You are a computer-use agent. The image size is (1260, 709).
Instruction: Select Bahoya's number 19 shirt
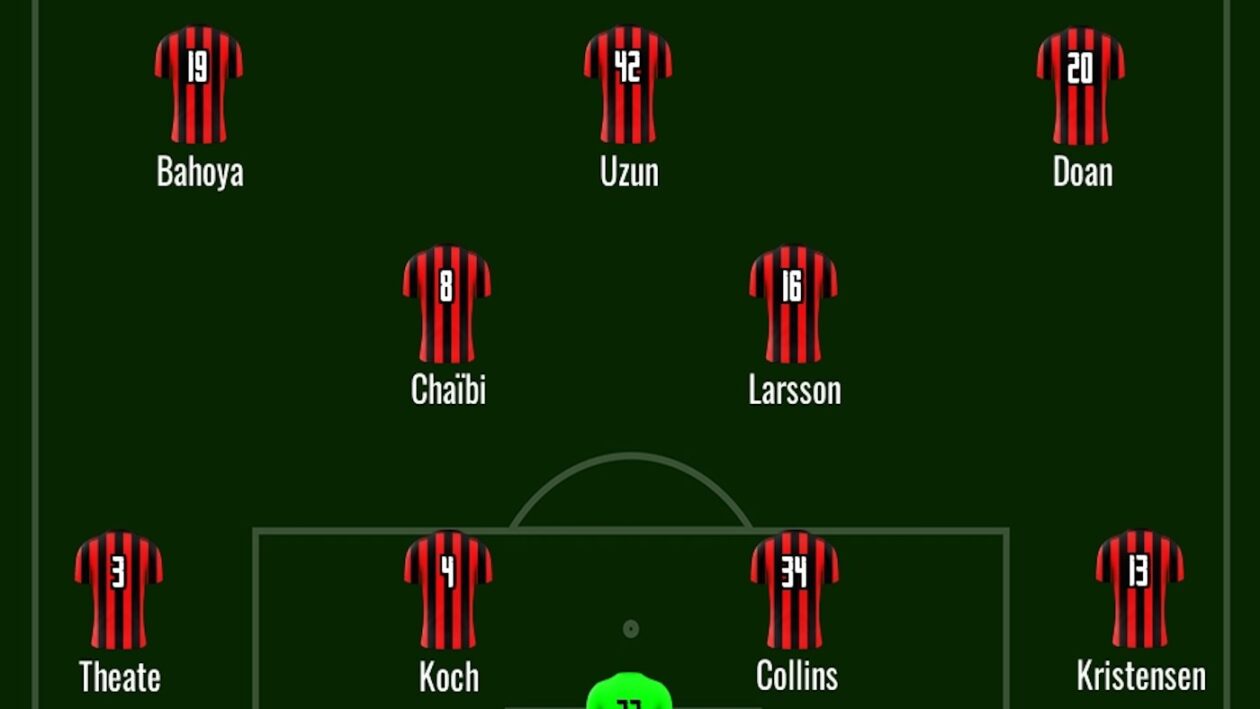pyautogui.click(x=198, y=85)
